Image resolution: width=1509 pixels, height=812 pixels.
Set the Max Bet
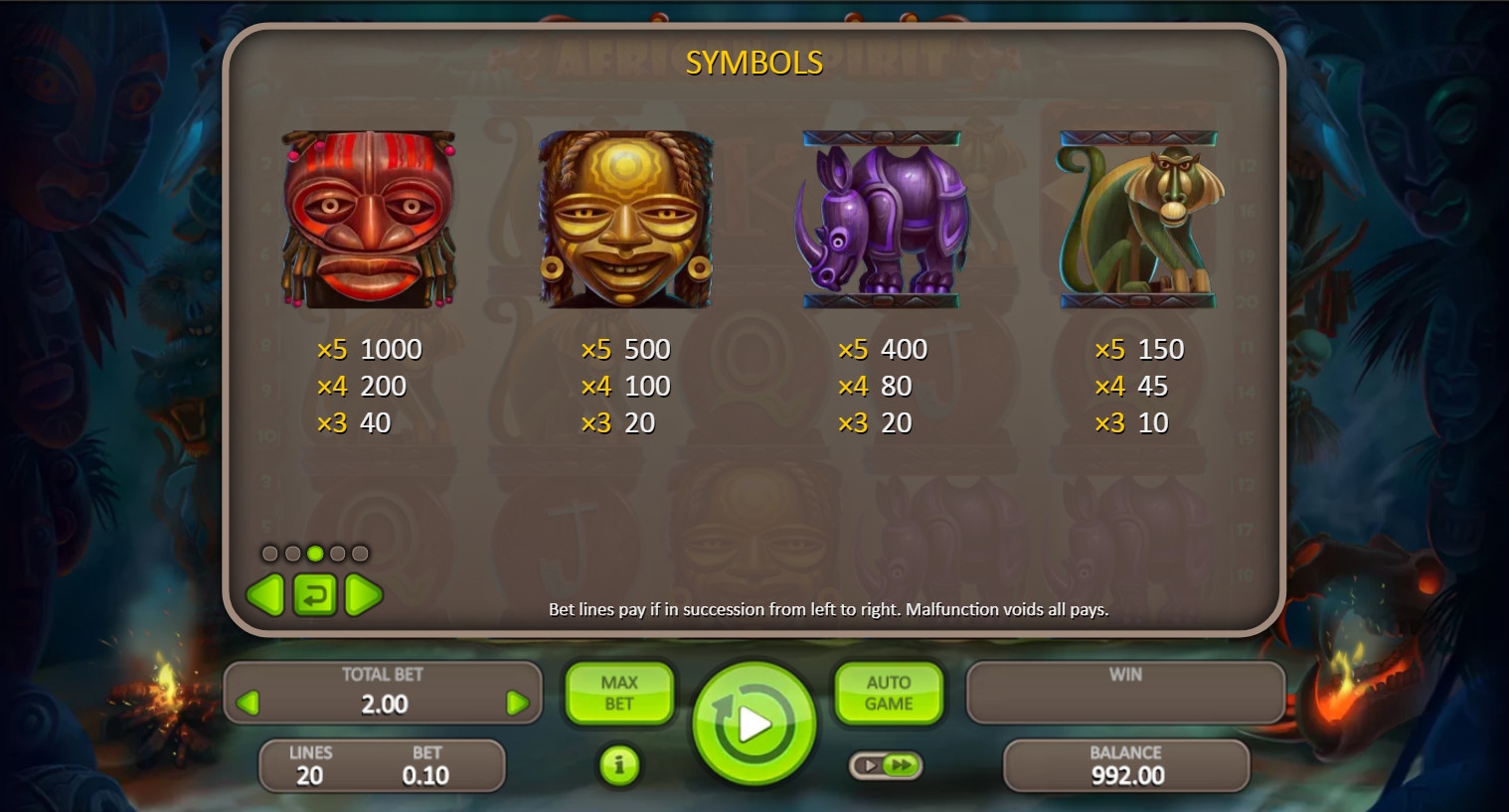click(x=618, y=693)
